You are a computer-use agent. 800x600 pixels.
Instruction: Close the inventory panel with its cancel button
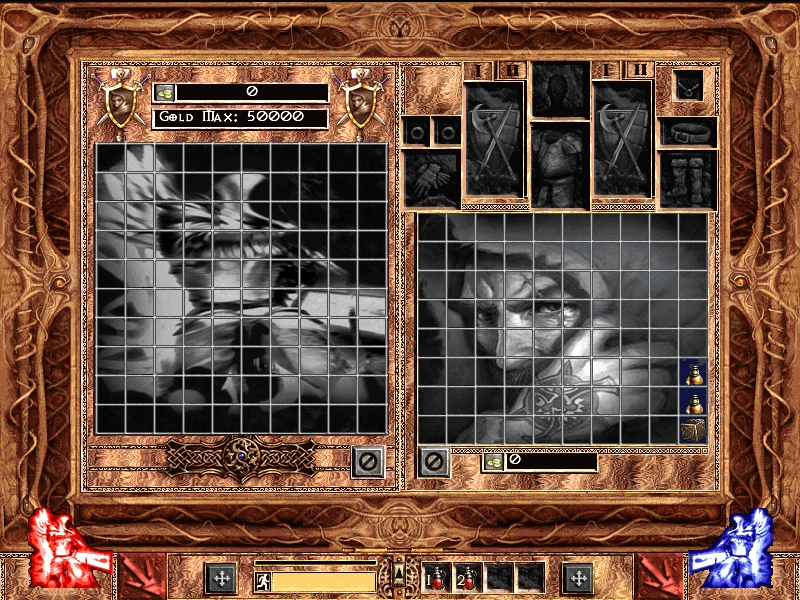(x=433, y=461)
